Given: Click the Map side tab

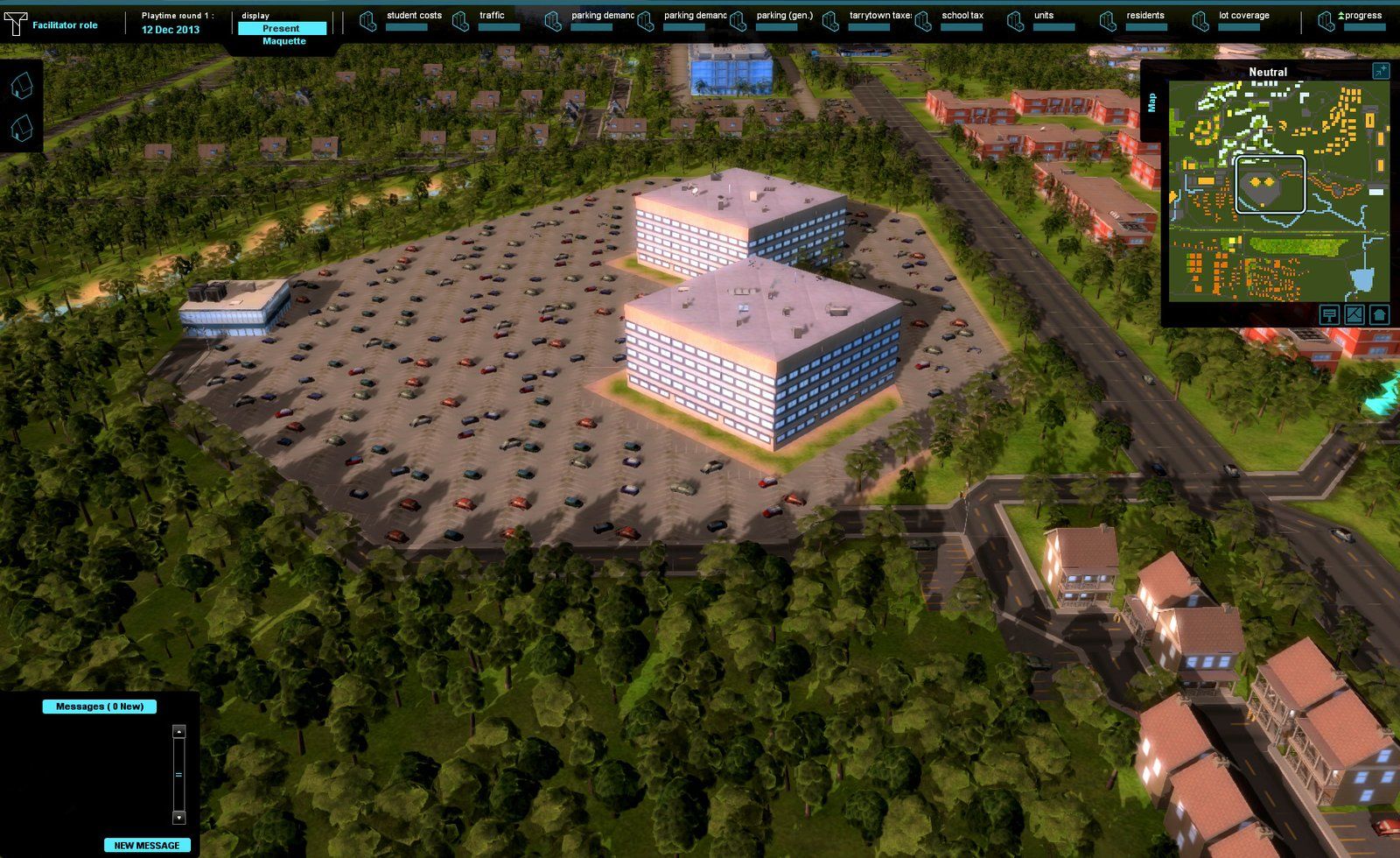Looking at the screenshot, I should click(x=1151, y=102).
